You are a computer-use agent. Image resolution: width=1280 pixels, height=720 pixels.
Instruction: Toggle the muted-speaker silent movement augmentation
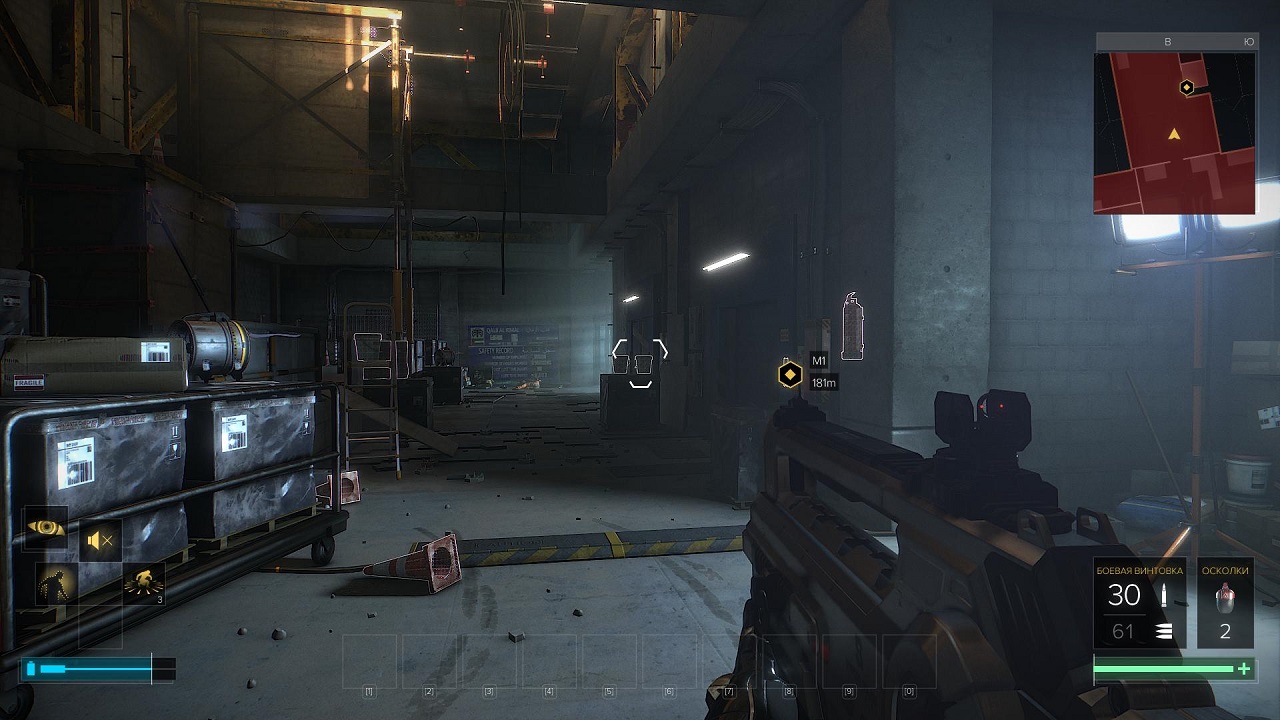100,541
